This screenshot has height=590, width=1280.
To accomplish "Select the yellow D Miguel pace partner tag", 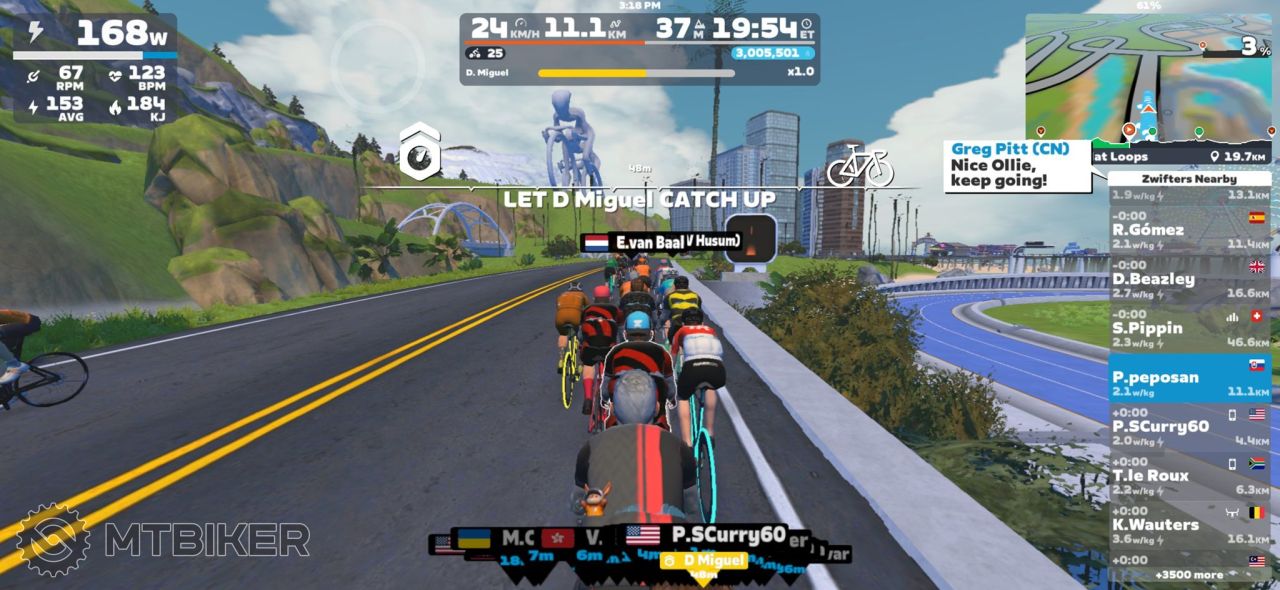I will click(705, 561).
